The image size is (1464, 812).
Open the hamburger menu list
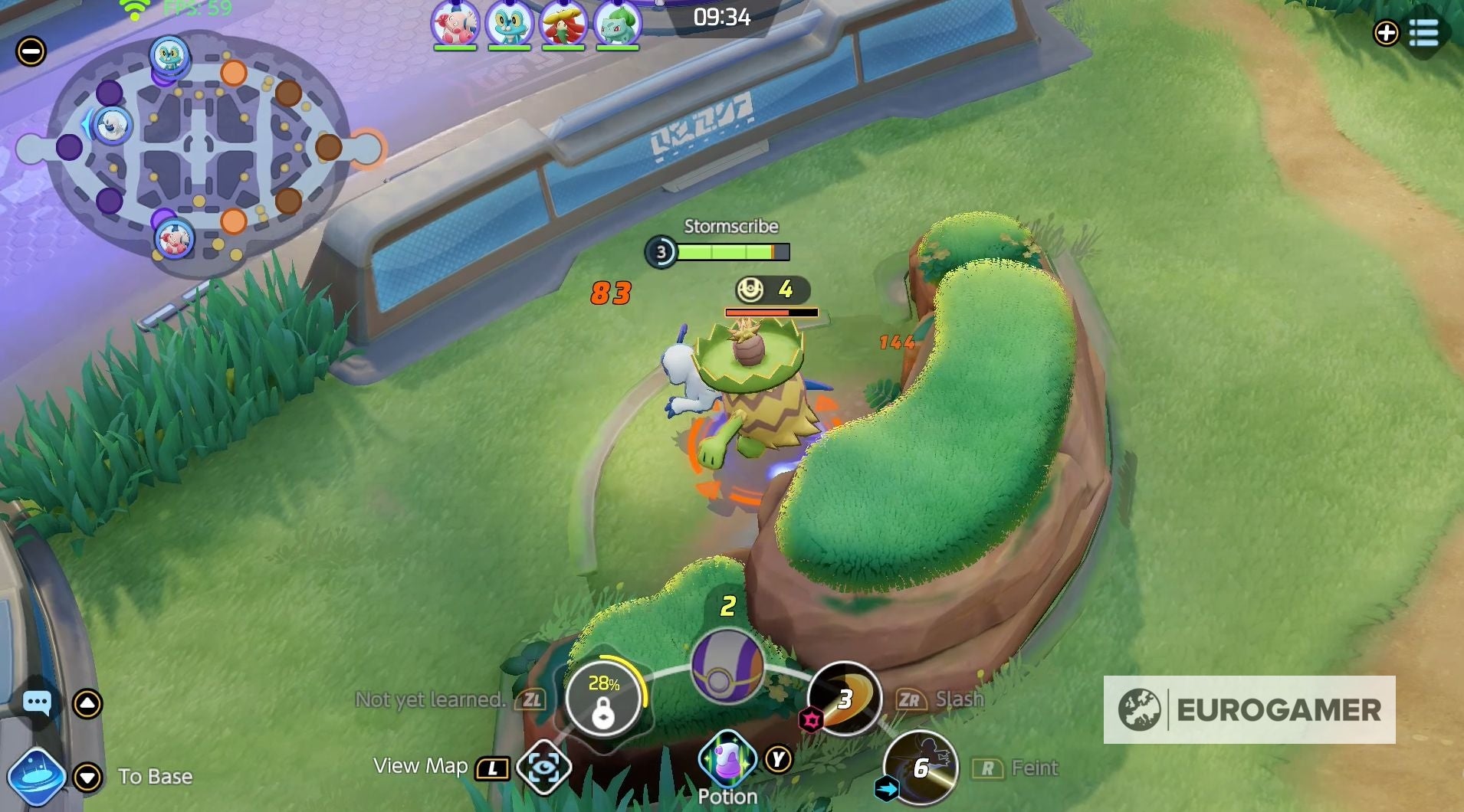pyautogui.click(x=1423, y=33)
